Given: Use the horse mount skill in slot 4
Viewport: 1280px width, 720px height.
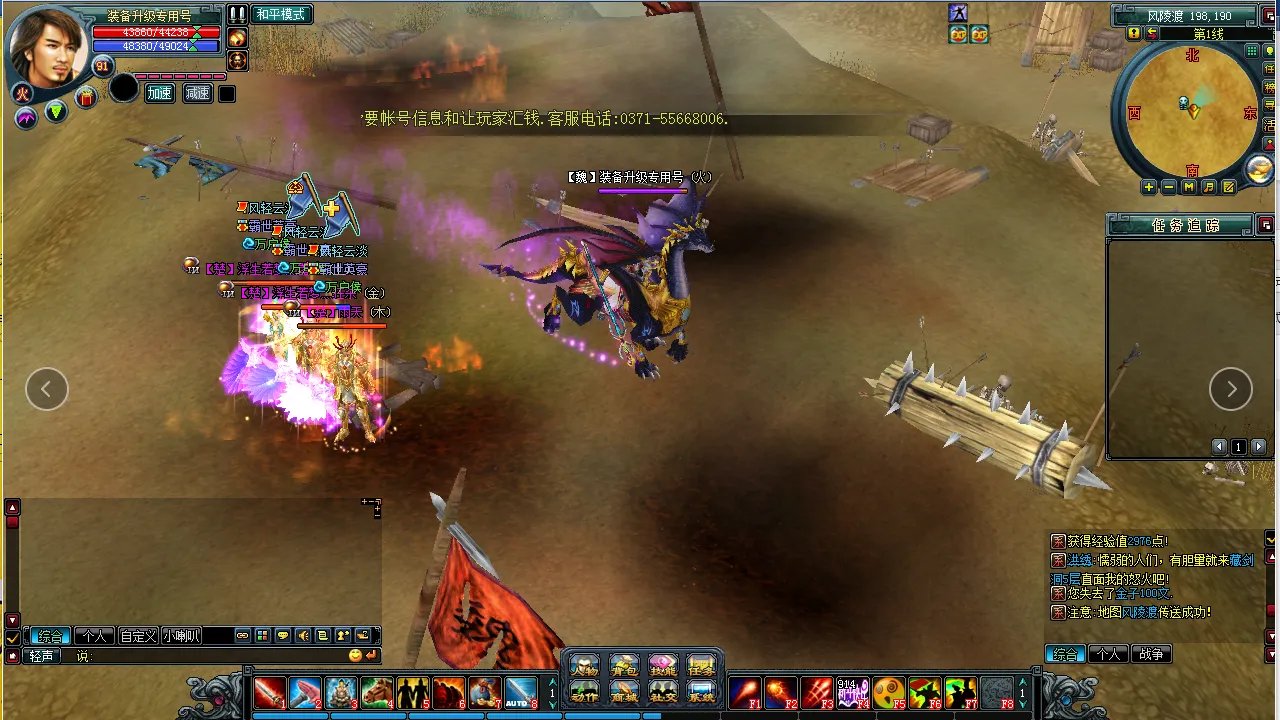Looking at the screenshot, I should tap(378, 692).
